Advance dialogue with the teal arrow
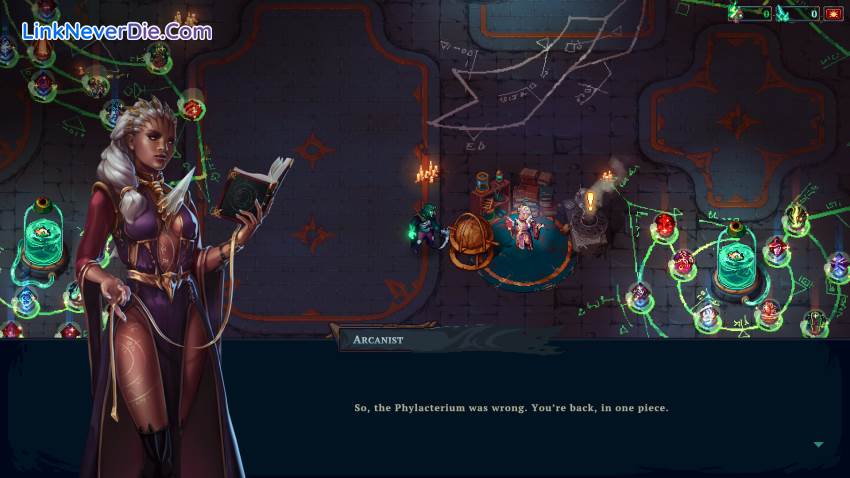The height and width of the screenshot is (478, 850). pyautogui.click(x=818, y=444)
